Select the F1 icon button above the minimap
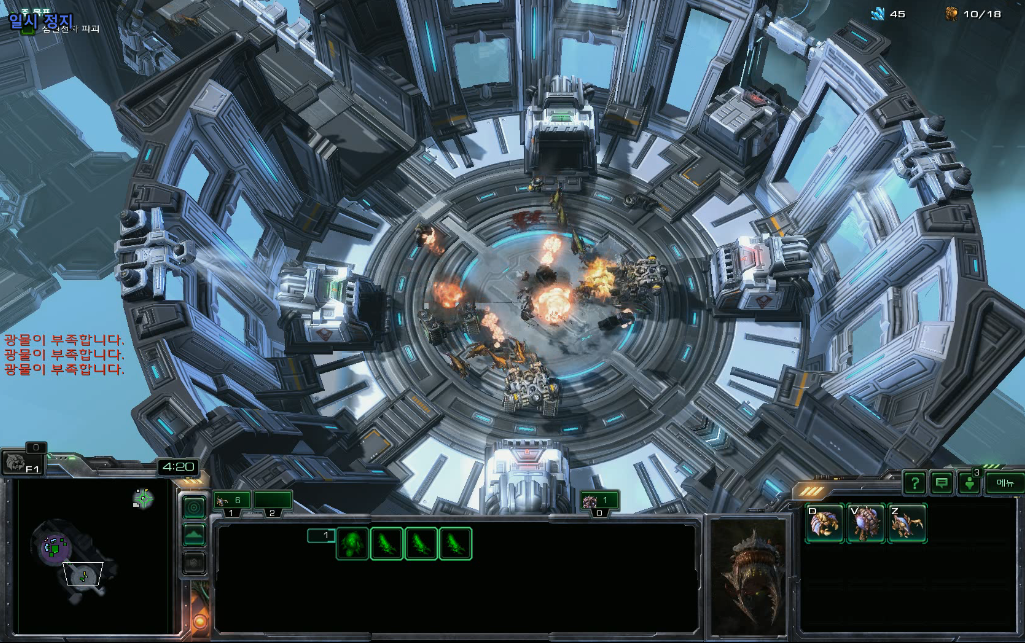Screen dimensions: 1025x643 [22, 461]
